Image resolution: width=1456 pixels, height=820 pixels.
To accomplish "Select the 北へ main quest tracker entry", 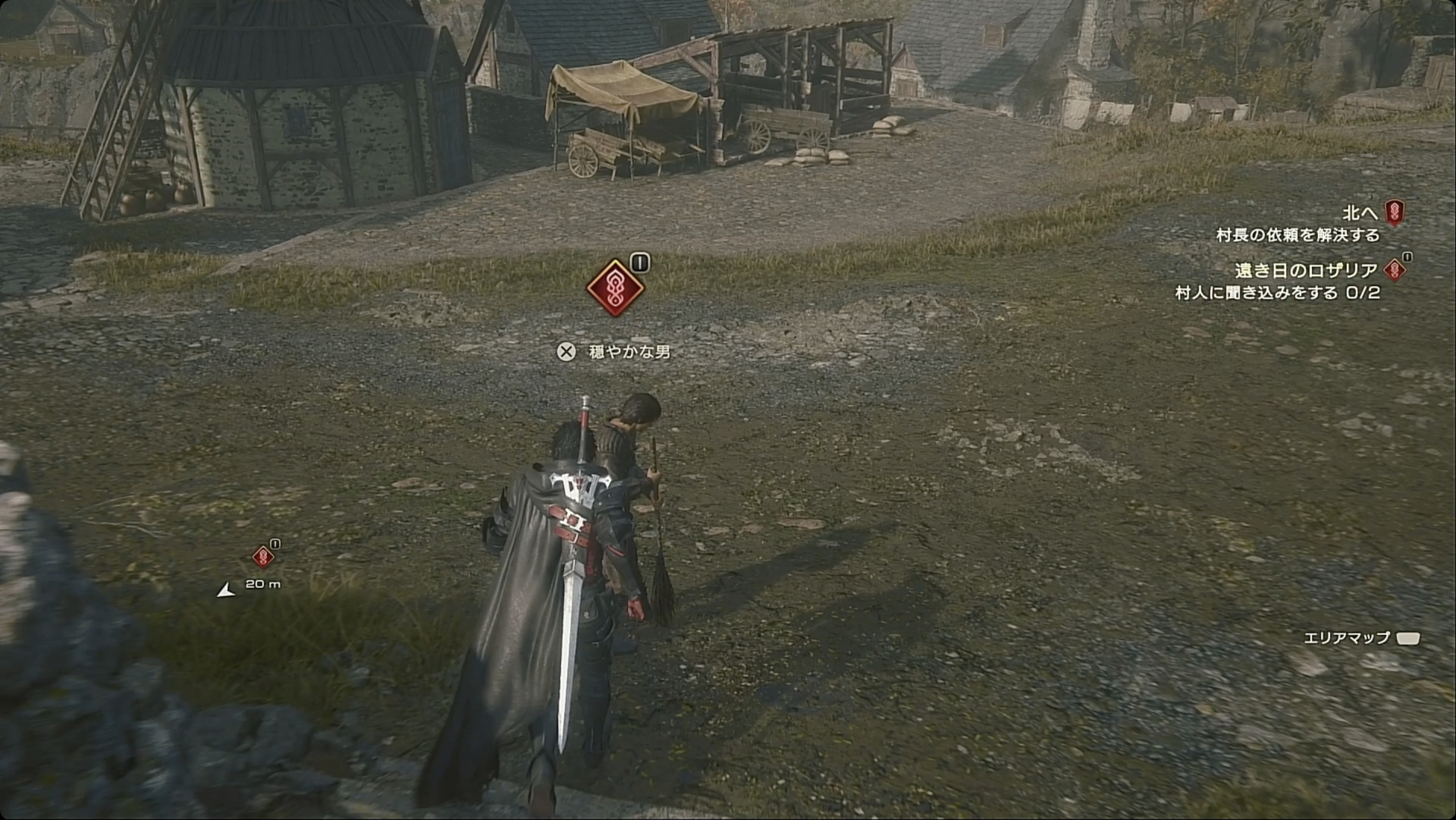I will [1360, 213].
